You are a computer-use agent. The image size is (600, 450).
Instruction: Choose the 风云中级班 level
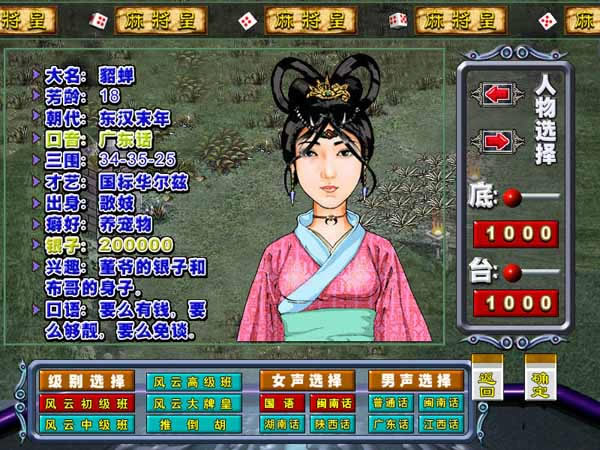(x=85, y=424)
